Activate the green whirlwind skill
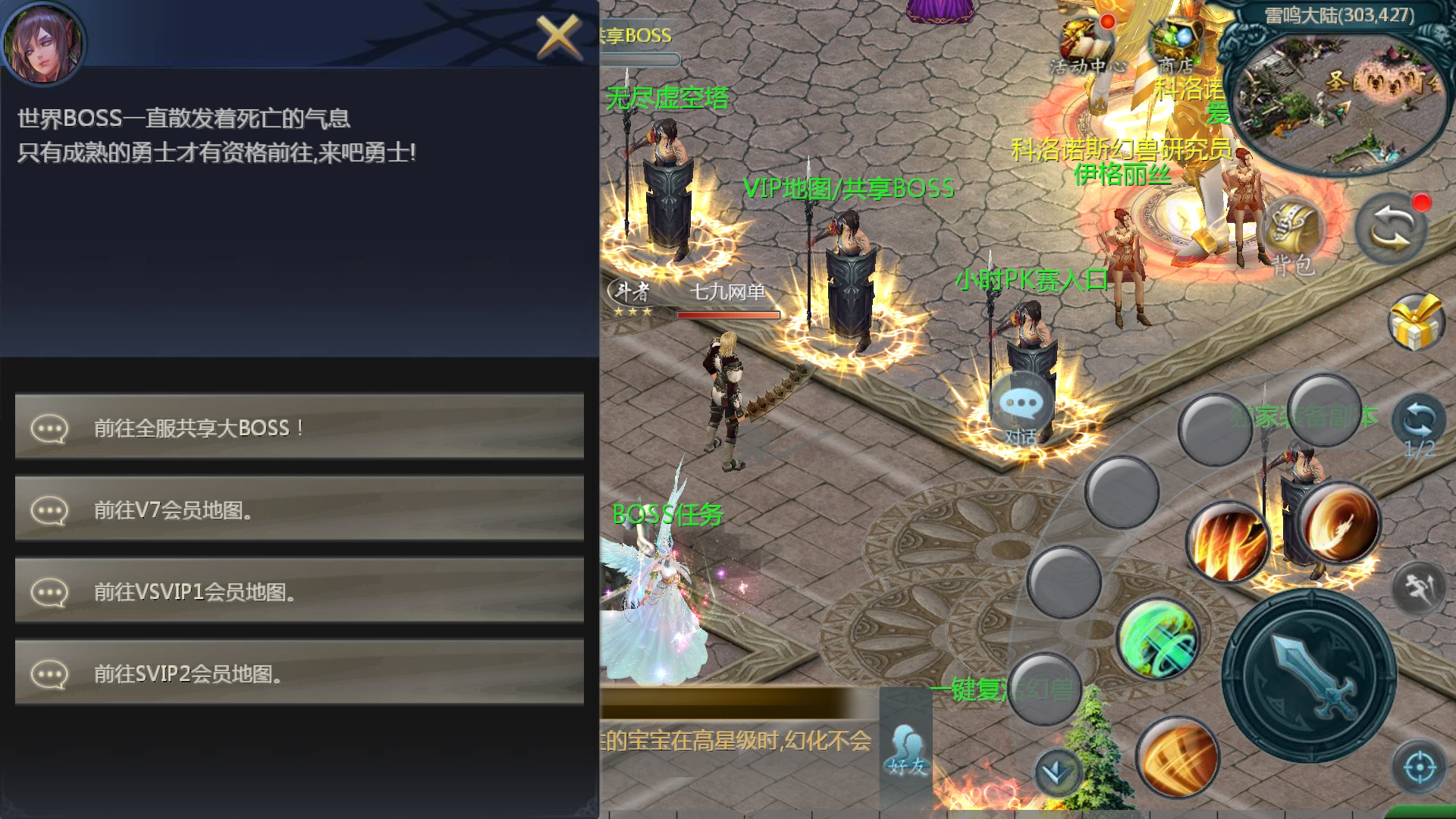This screenshot has width=1456, height=819. tap(1158, 639)
